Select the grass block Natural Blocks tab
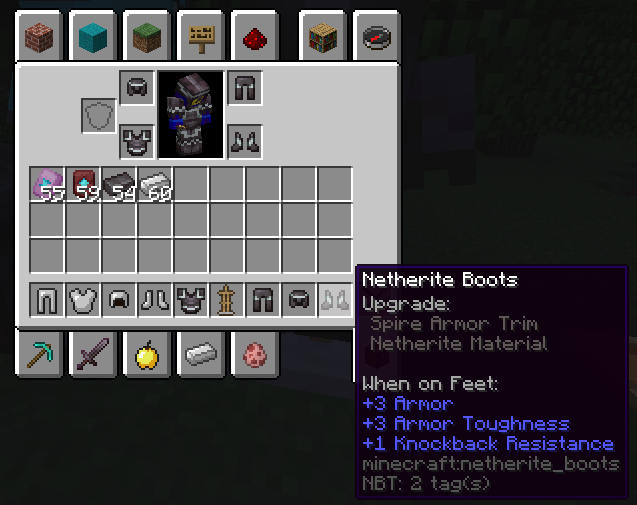Viewport: 637px width, 505px height. [x=148, y=38]
